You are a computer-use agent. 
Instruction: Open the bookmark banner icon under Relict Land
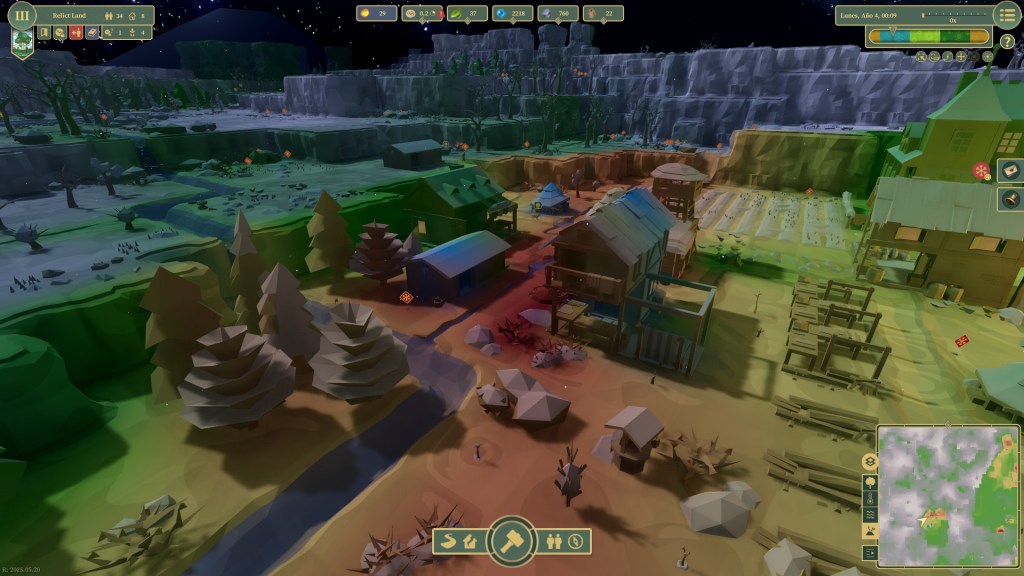(45, 33)
